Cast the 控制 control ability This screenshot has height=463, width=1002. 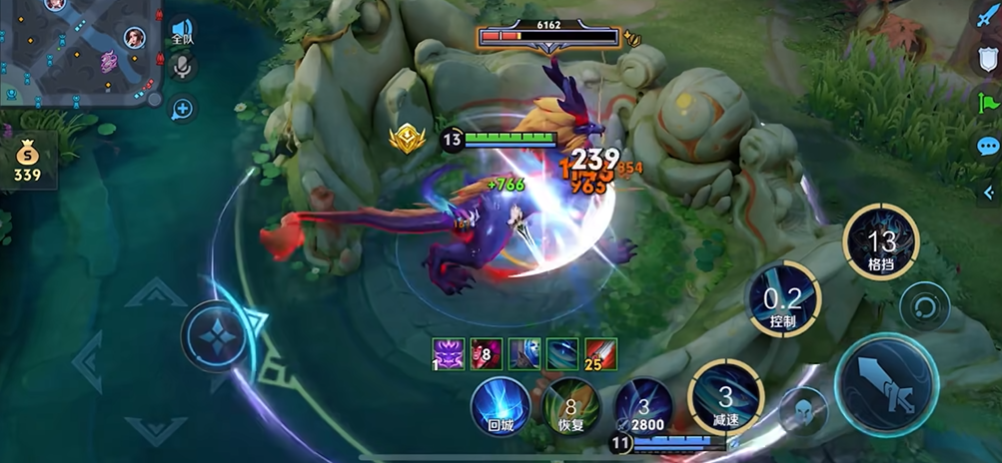783,299
